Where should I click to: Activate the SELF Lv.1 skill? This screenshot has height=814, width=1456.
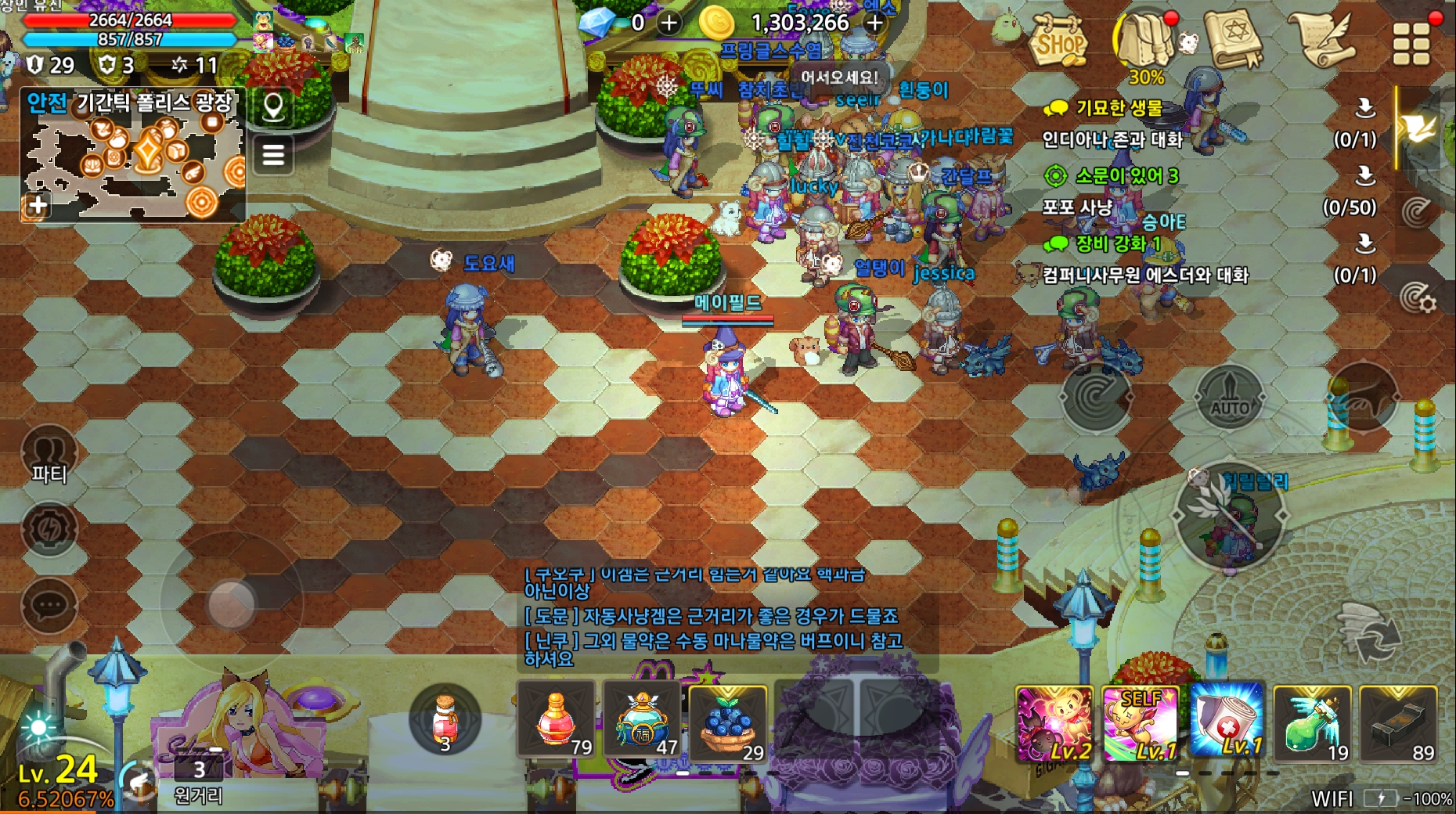coord(1140,724)
